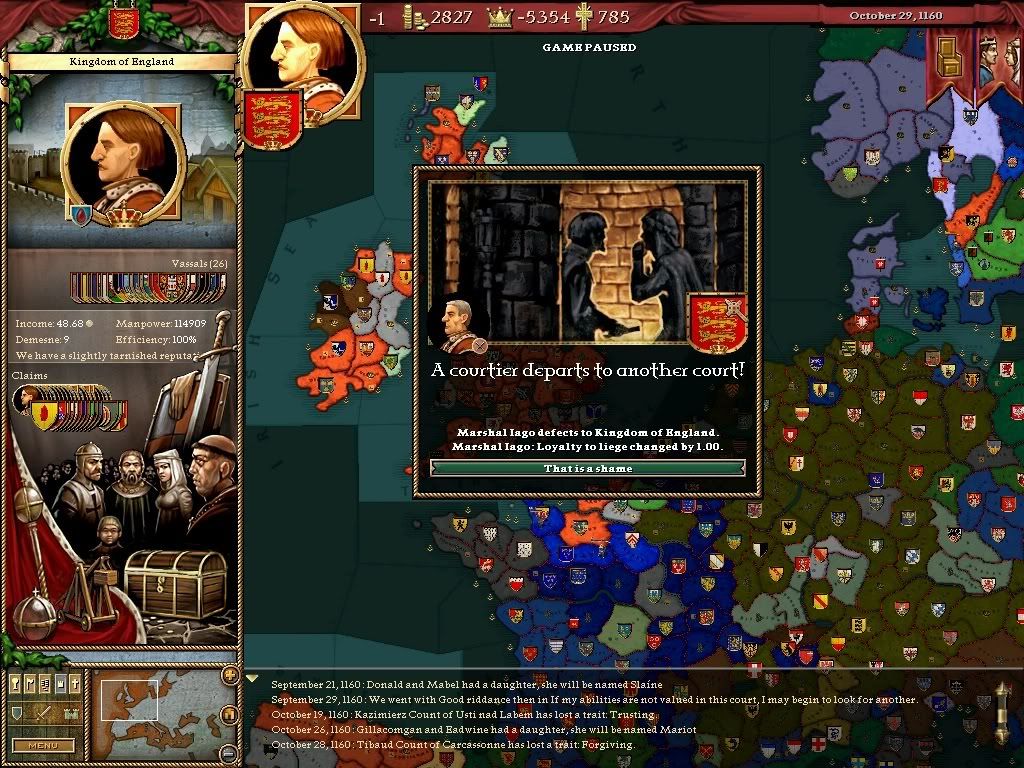Open the game Menu
This screenshot has width=1024, height=768.
(x=43, y=745)
